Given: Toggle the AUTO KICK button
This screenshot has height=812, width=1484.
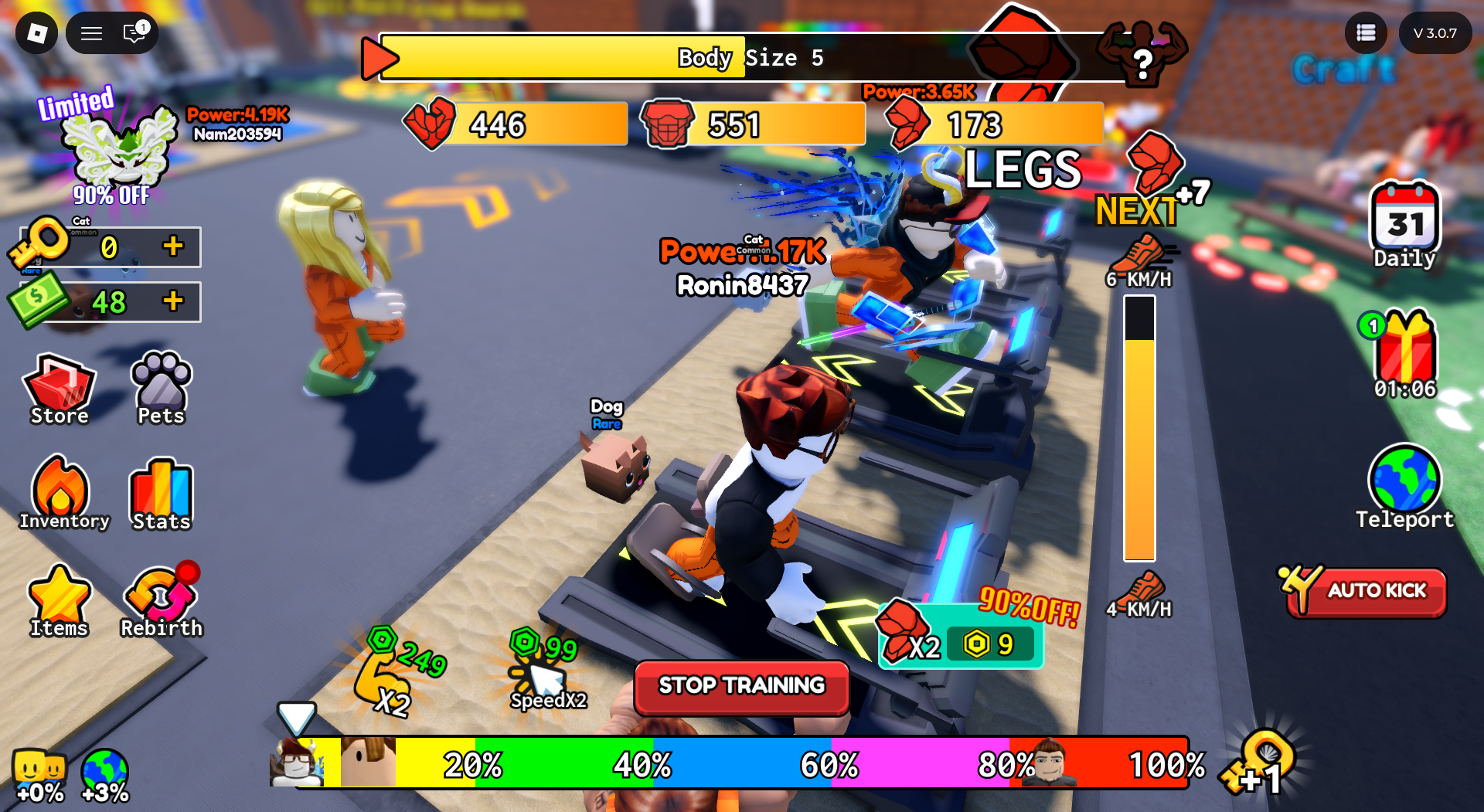Looking at the screenshot, I should pos(1367,591).
